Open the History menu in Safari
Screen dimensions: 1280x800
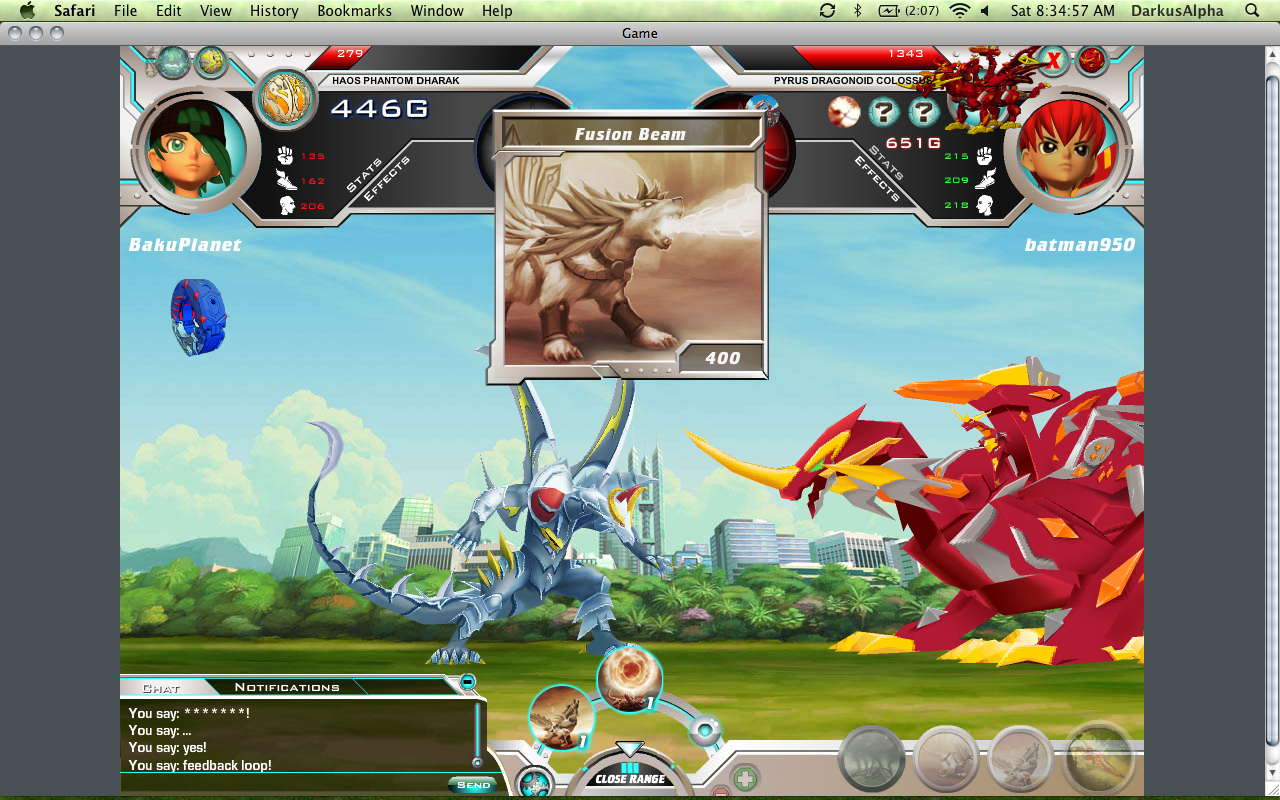(x=274, y=11)
